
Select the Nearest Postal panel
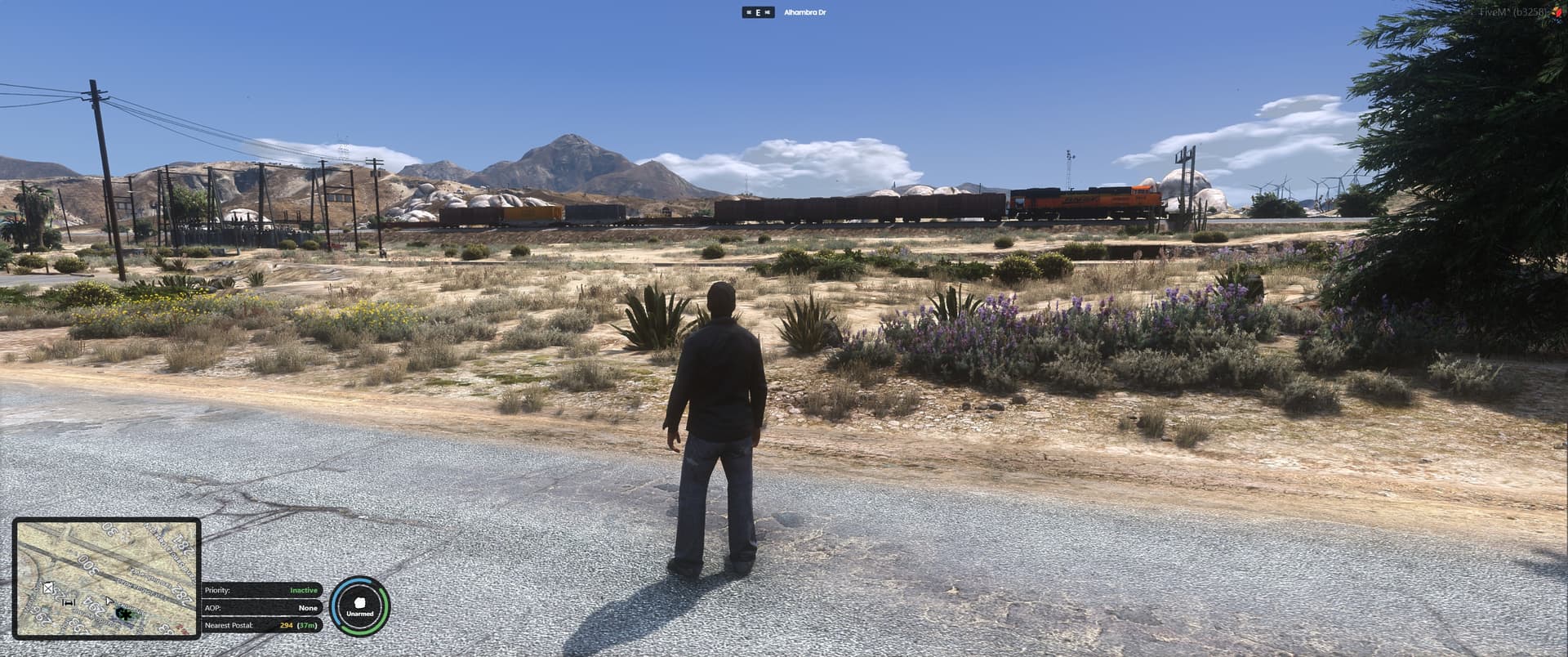[261, 625]
